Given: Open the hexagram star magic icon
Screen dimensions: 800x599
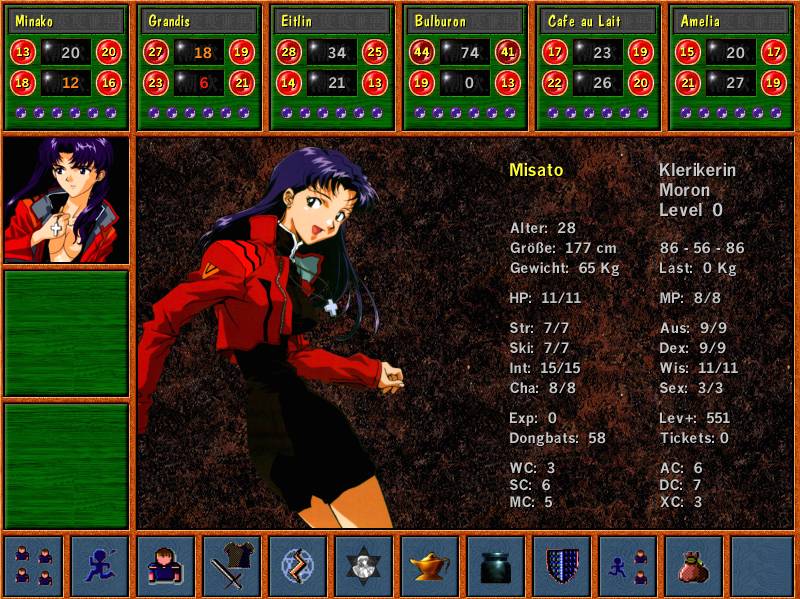Looking at the screenshot, I should [364, 566].
